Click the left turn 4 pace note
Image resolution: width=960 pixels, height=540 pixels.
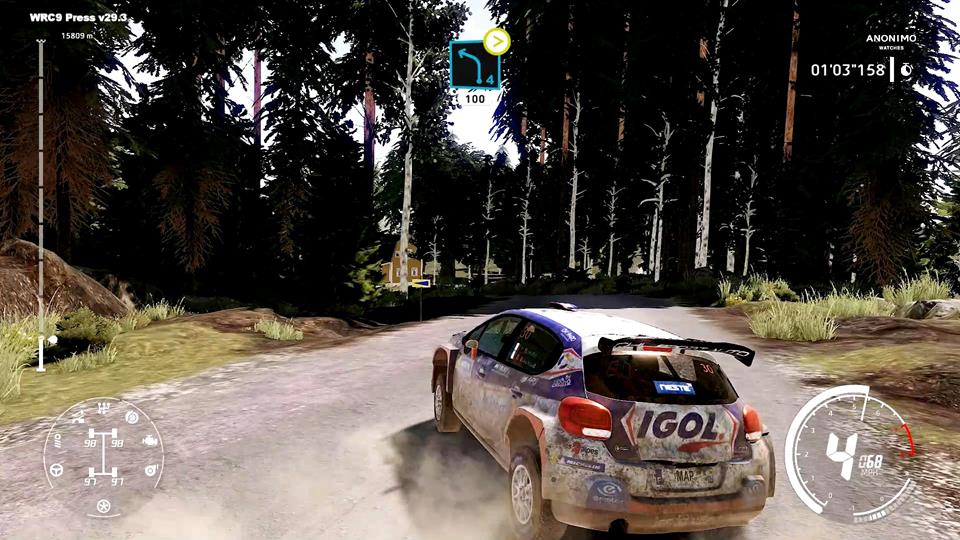click(474, 66)
